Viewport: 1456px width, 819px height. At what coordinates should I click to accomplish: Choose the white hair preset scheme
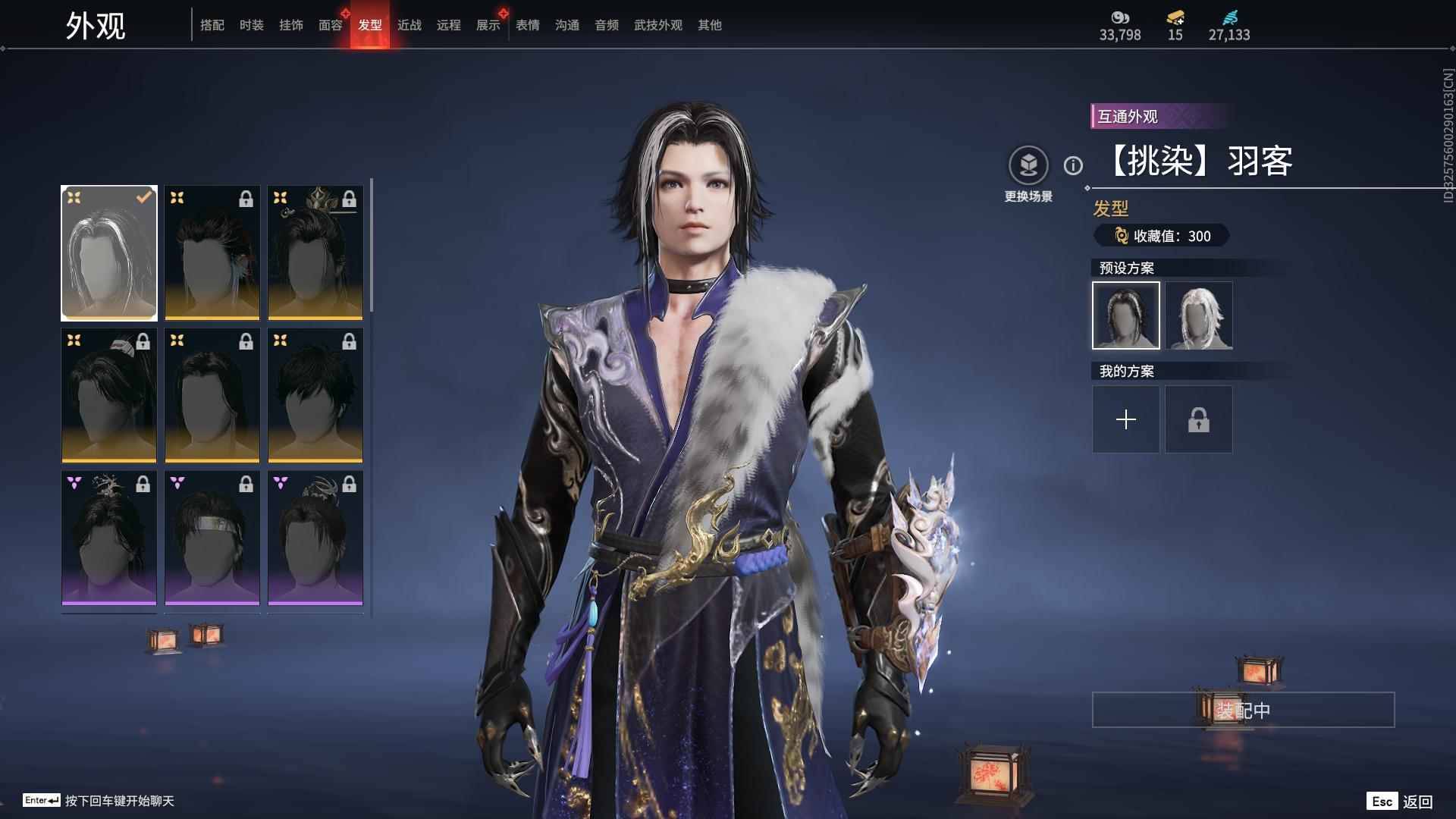[x=1199, y=315]
